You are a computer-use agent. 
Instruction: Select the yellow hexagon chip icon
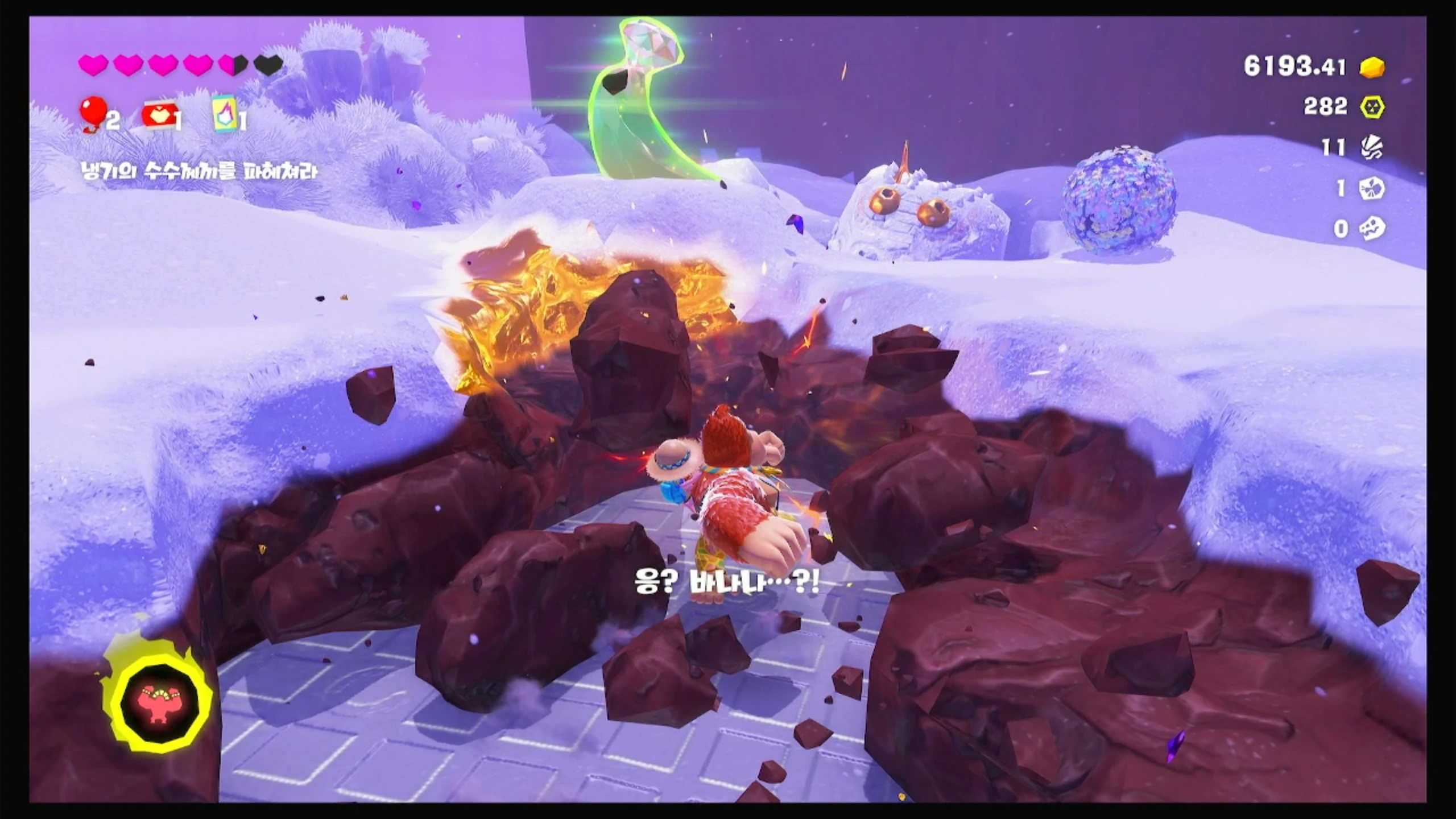[x=1372, y=107]
